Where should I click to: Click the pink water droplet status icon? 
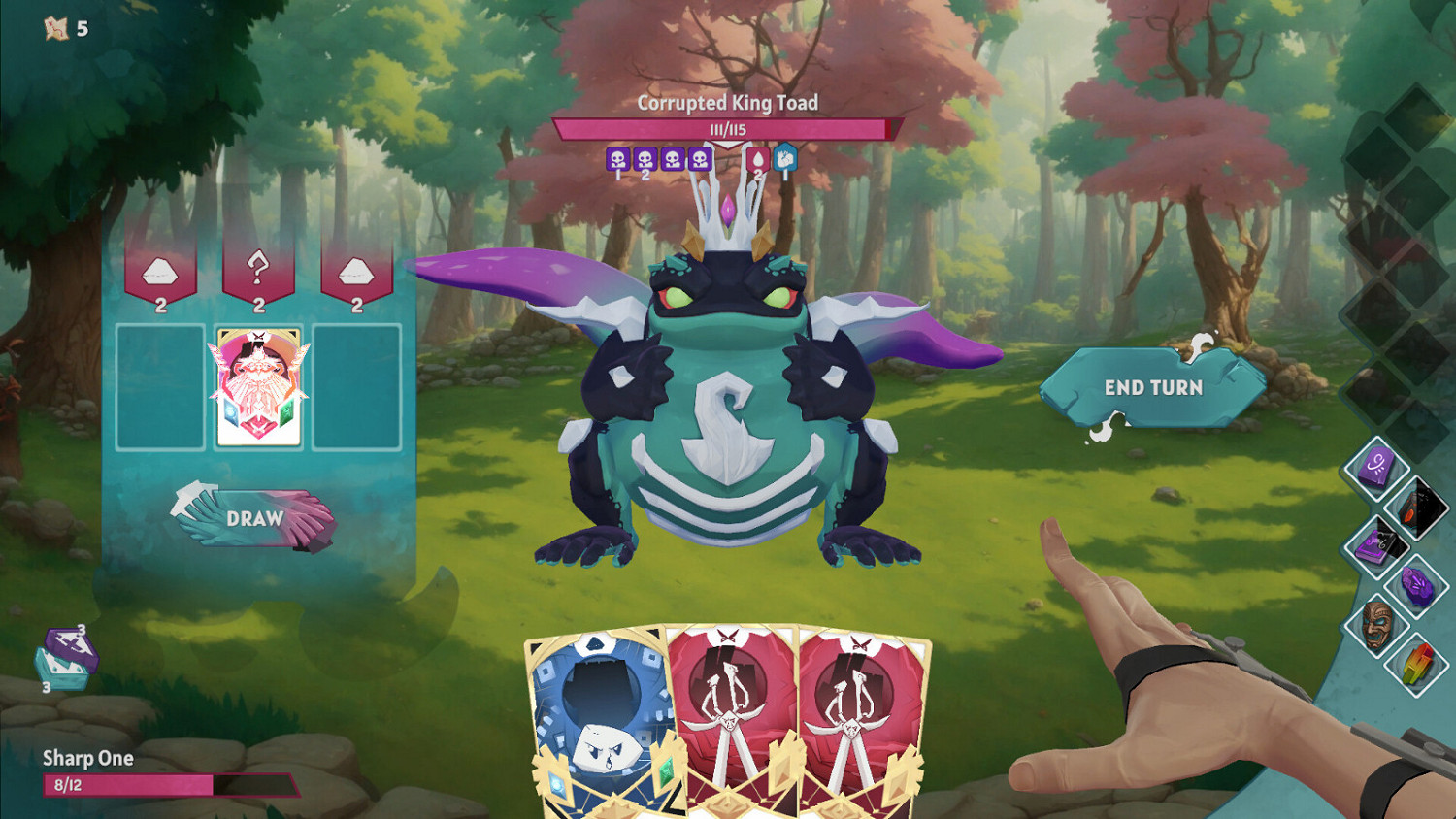(757, 159)
